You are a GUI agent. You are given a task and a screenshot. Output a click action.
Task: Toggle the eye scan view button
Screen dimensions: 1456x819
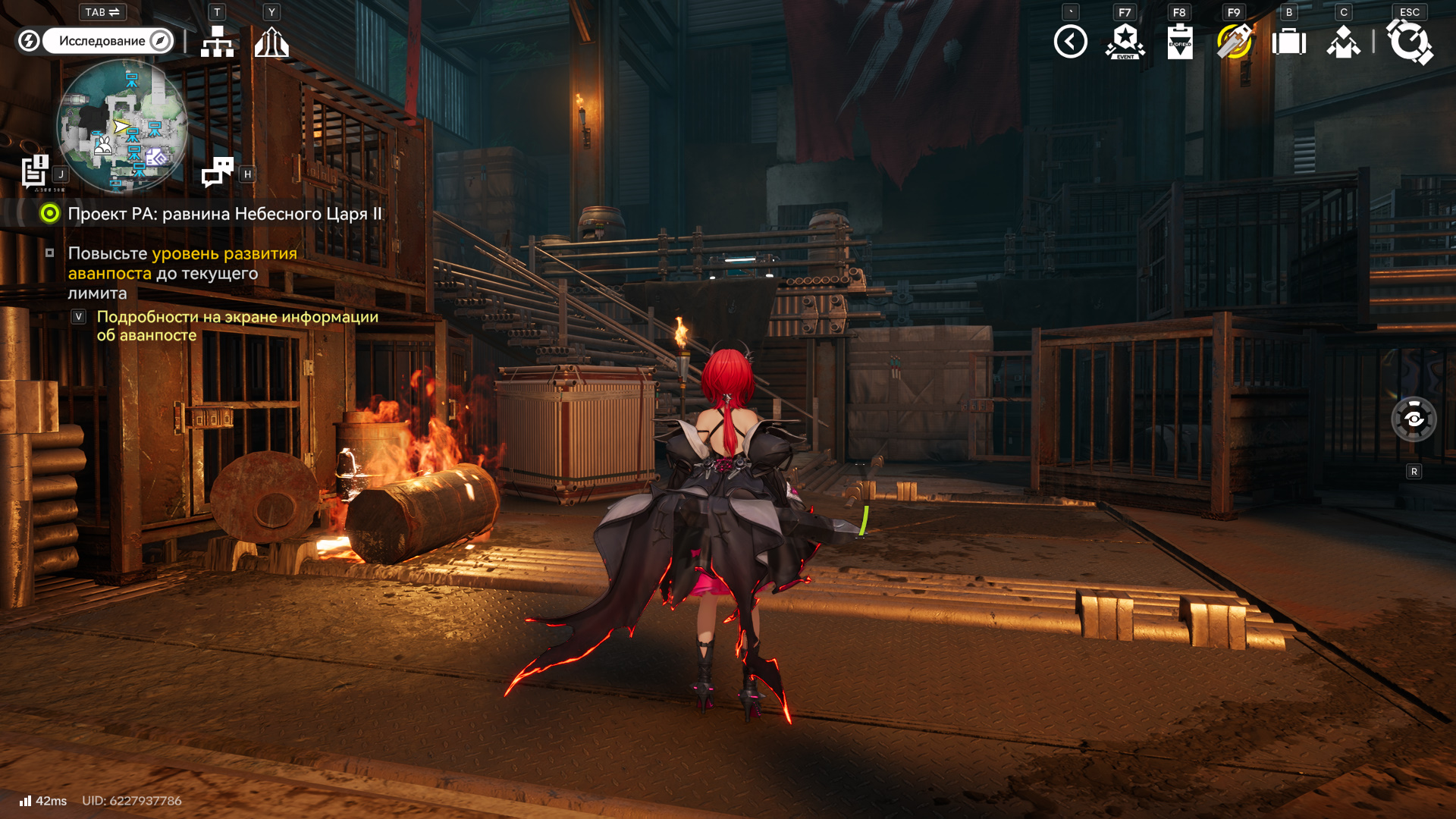click(1414, 419)
